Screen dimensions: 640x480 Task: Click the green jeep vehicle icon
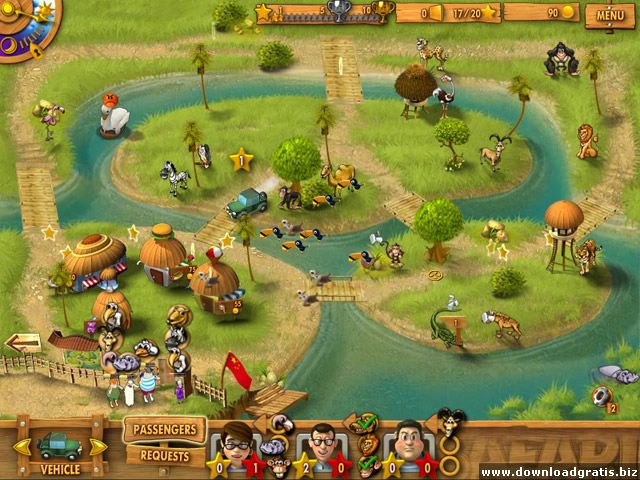coord(57,444)
